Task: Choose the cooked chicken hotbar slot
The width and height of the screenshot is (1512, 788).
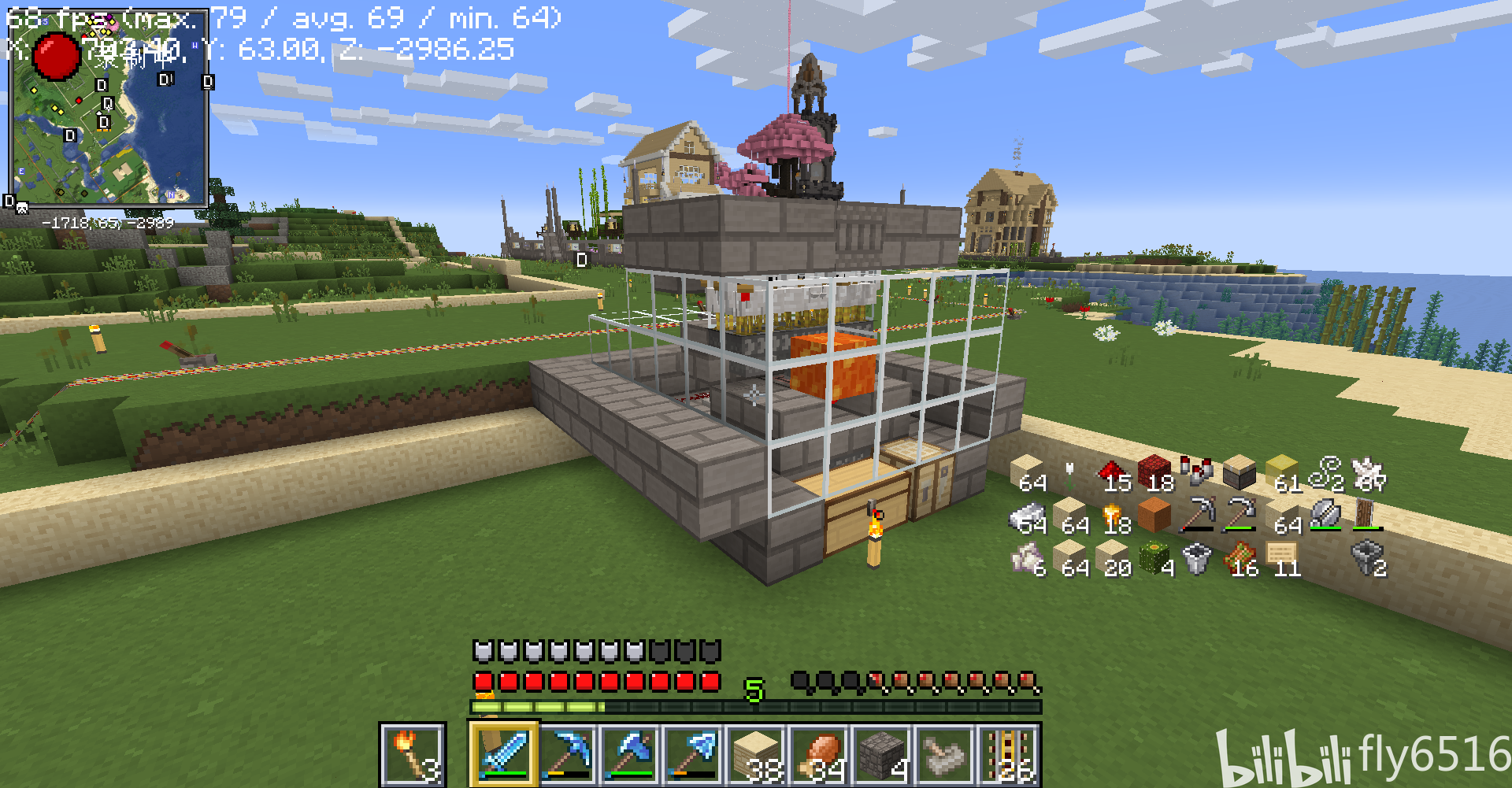Action: [x=820, y=753]
